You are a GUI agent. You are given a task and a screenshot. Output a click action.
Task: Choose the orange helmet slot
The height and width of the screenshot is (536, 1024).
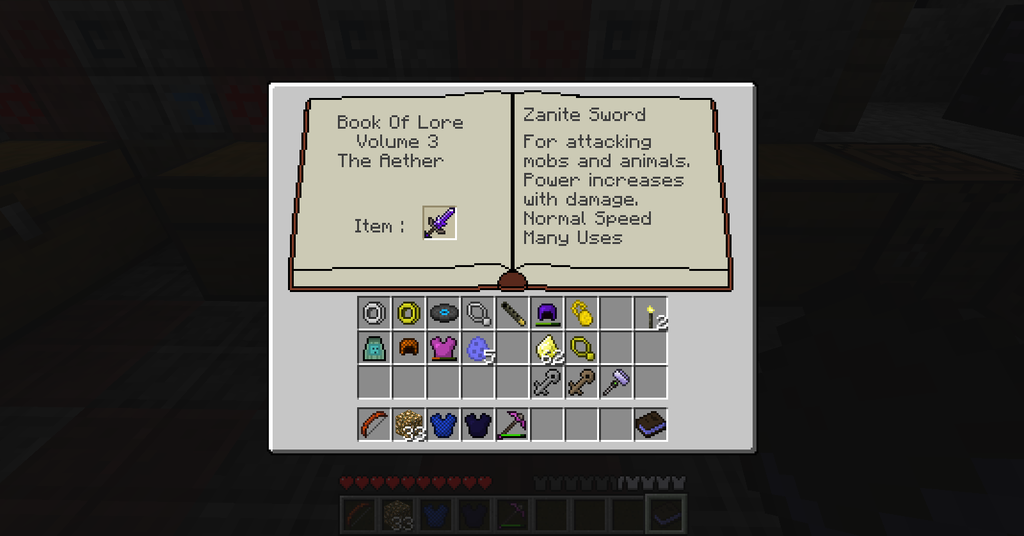[408, 348]
